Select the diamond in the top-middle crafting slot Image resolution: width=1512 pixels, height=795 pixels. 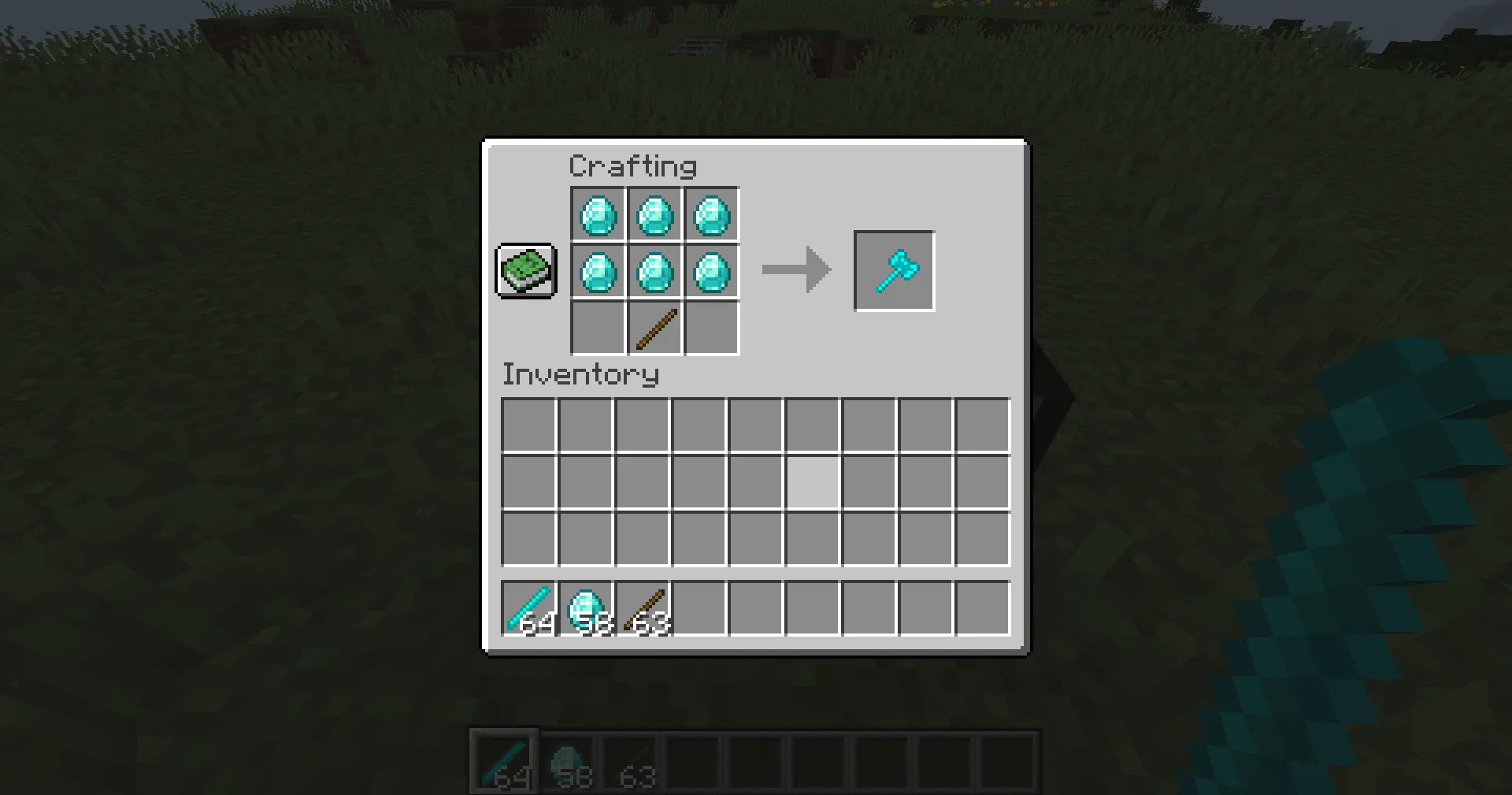pos(655,214)
